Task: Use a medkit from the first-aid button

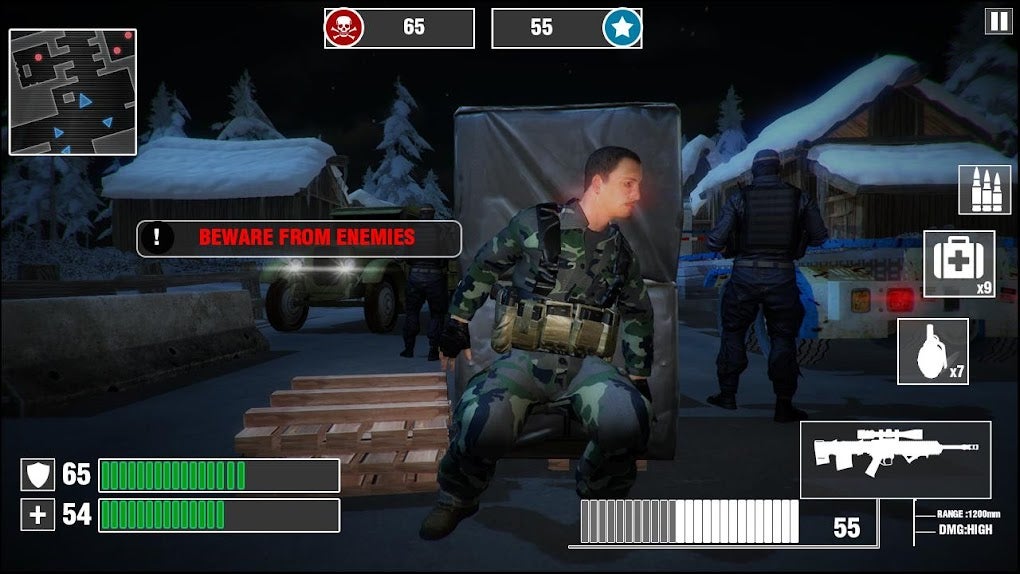Action: tap(958, 264)
